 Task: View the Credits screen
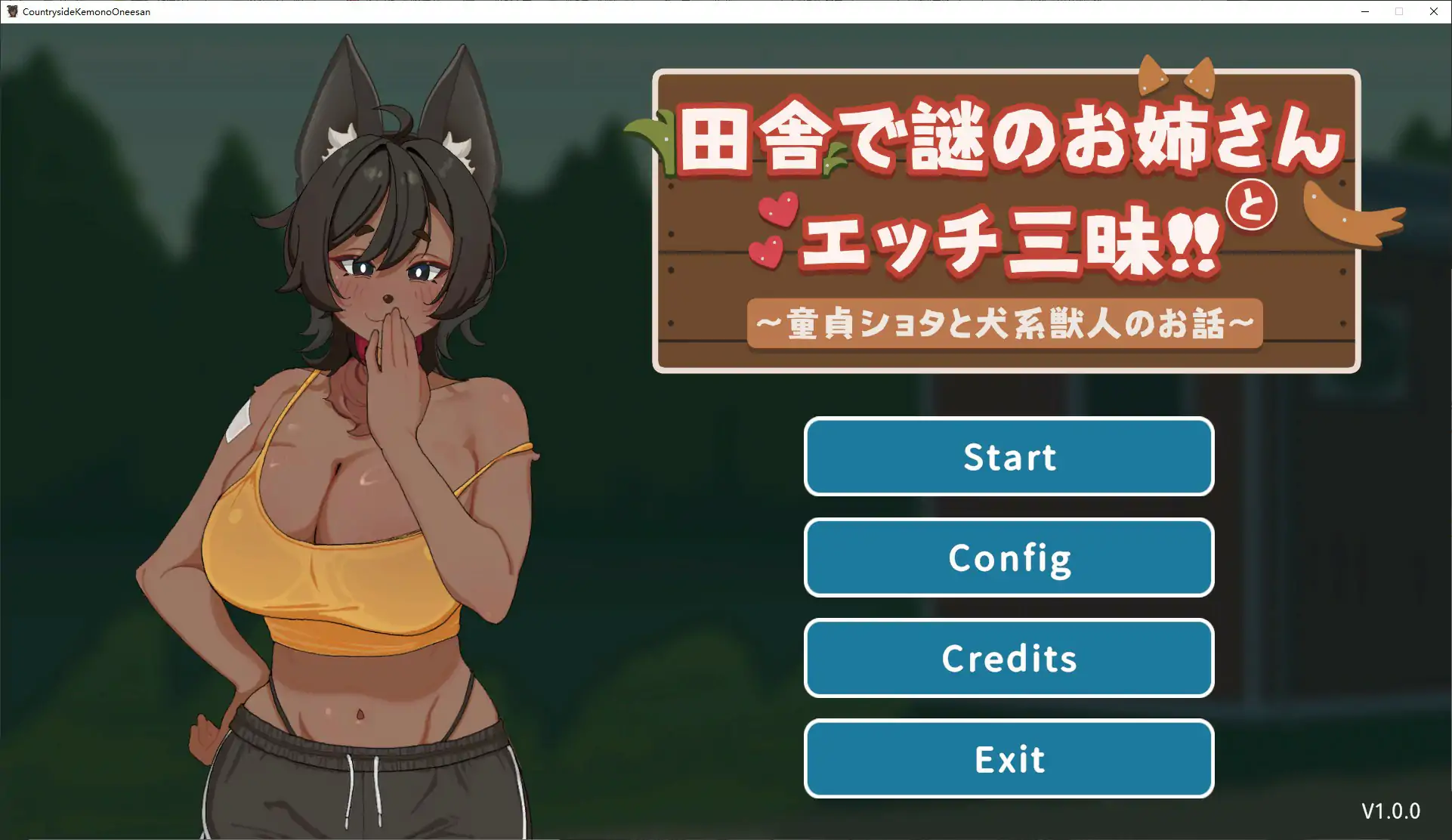1009,658
